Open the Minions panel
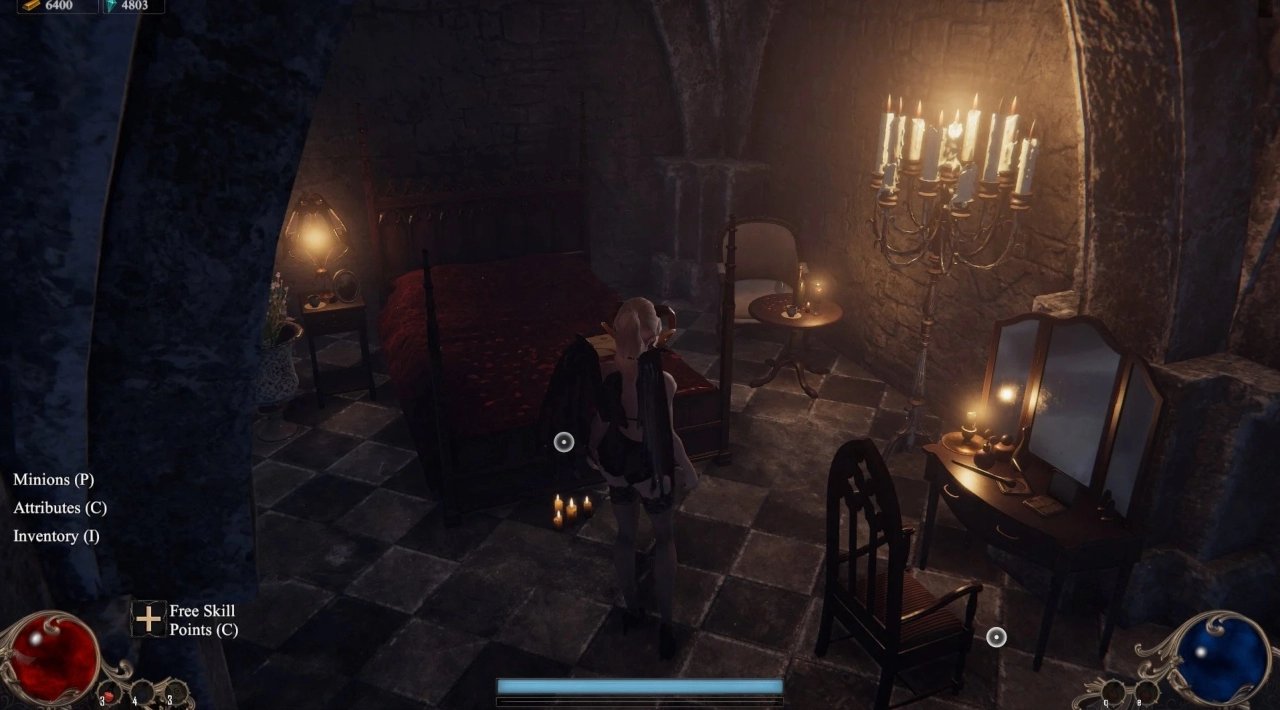 coord(53,480)
